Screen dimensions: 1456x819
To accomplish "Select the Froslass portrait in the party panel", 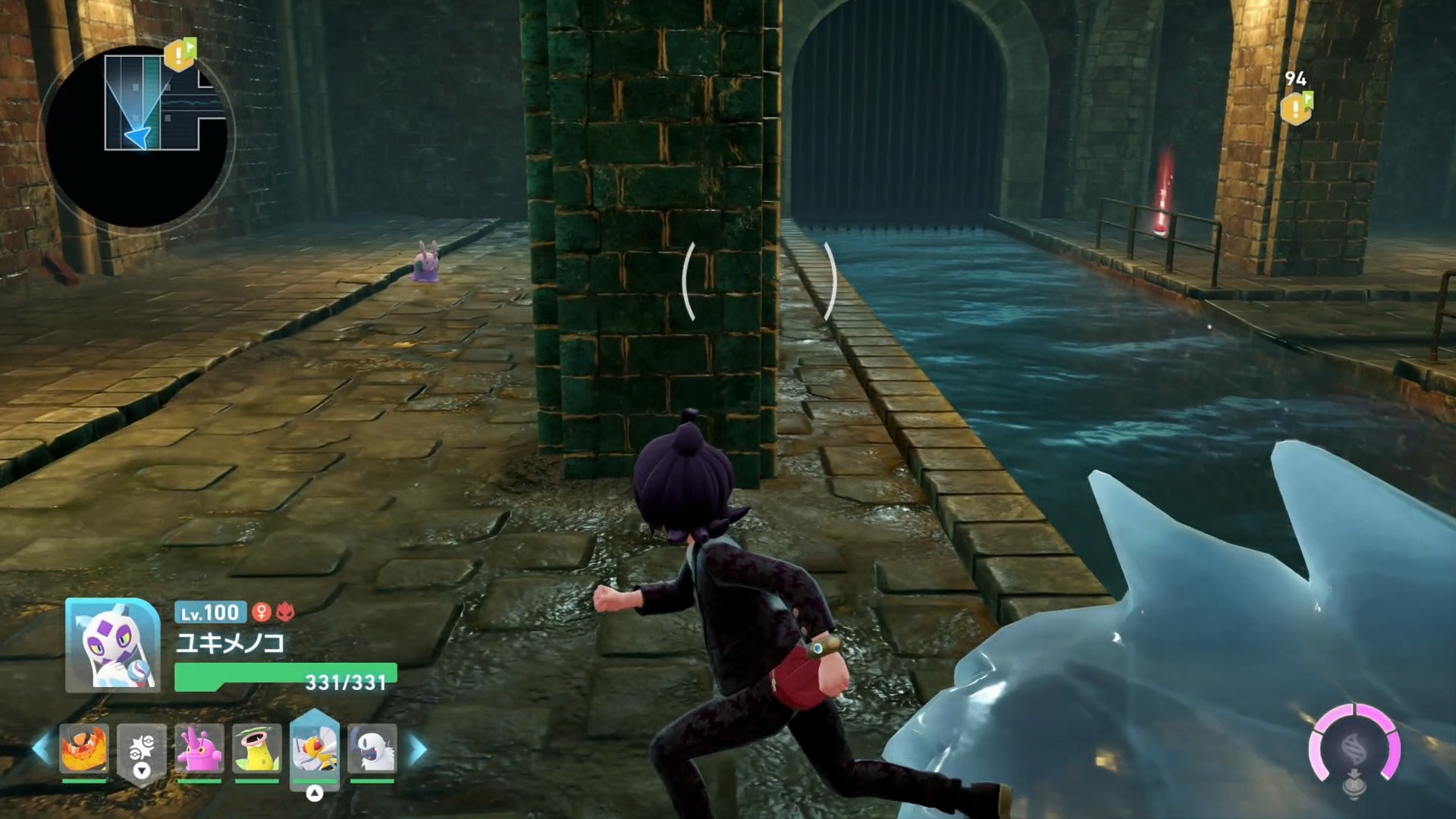I will click(x=113, y=645).
